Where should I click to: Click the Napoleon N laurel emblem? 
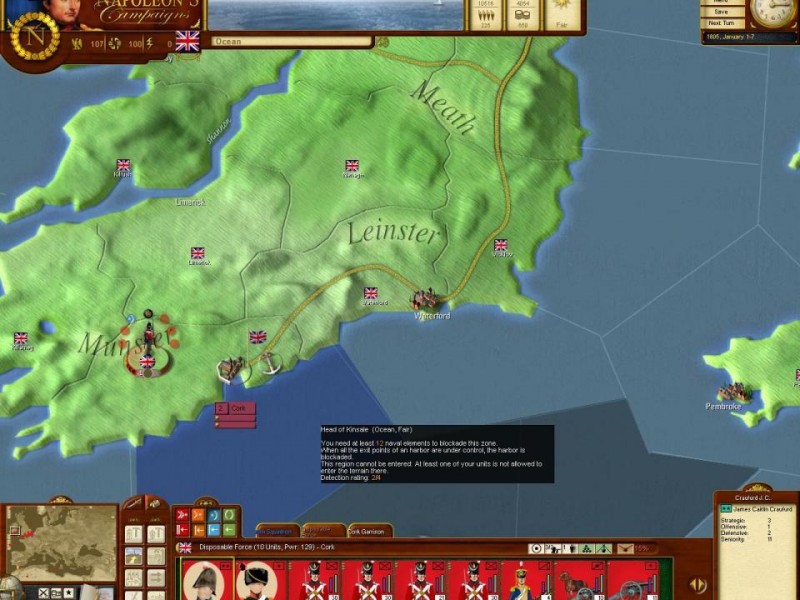click(35, 36)
